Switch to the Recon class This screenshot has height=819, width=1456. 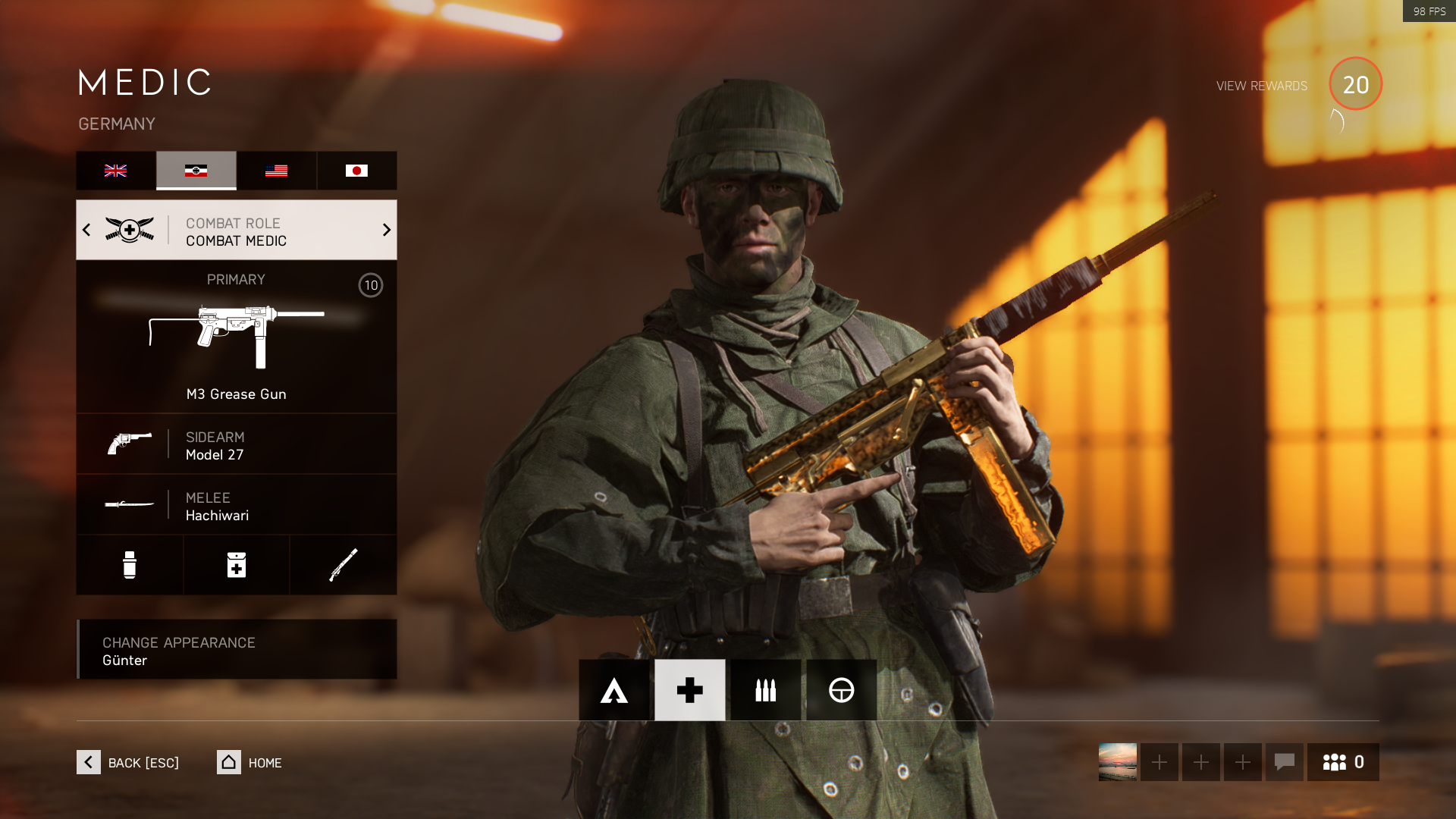842,690
